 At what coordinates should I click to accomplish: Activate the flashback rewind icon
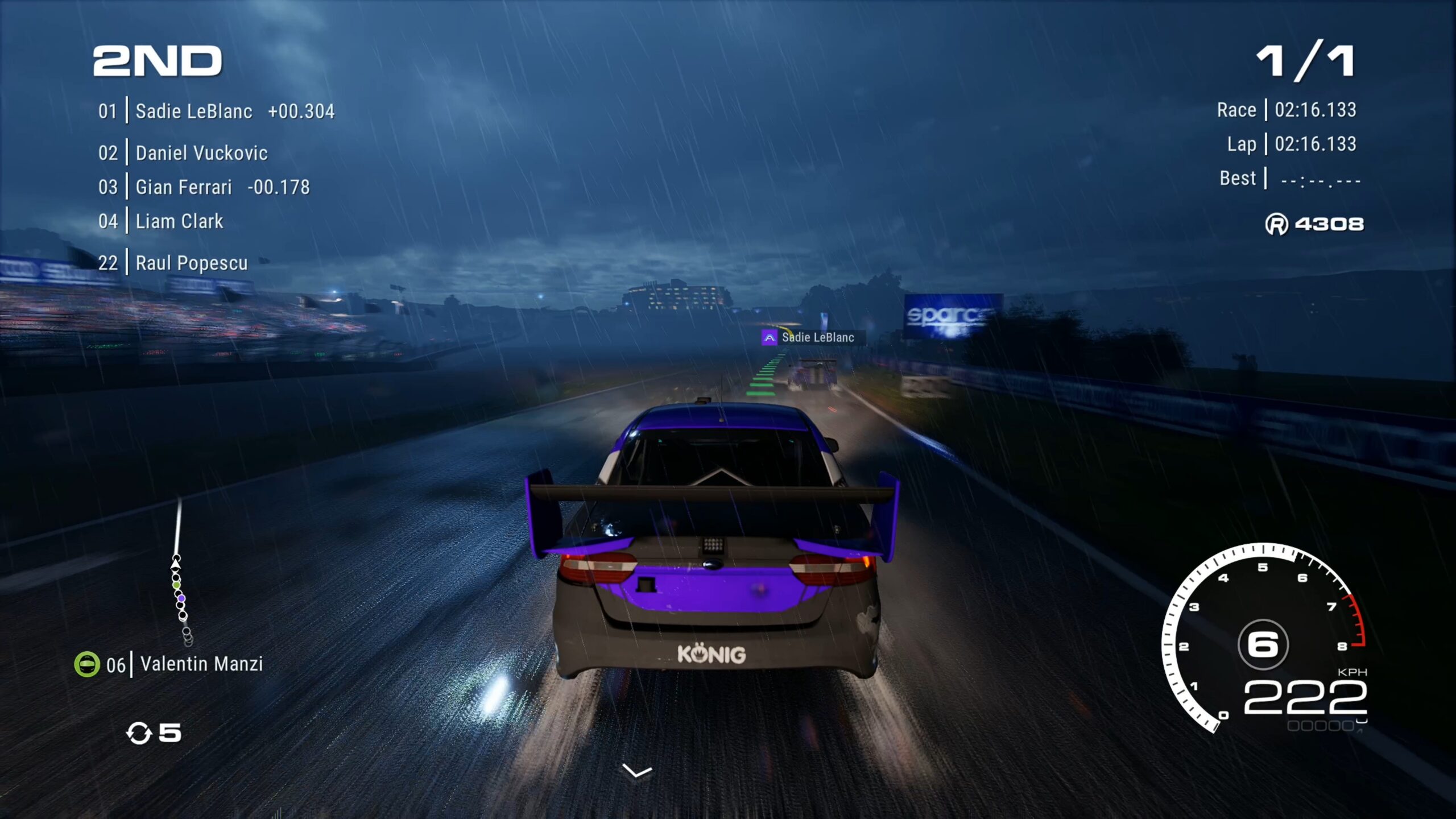(139, 733)
